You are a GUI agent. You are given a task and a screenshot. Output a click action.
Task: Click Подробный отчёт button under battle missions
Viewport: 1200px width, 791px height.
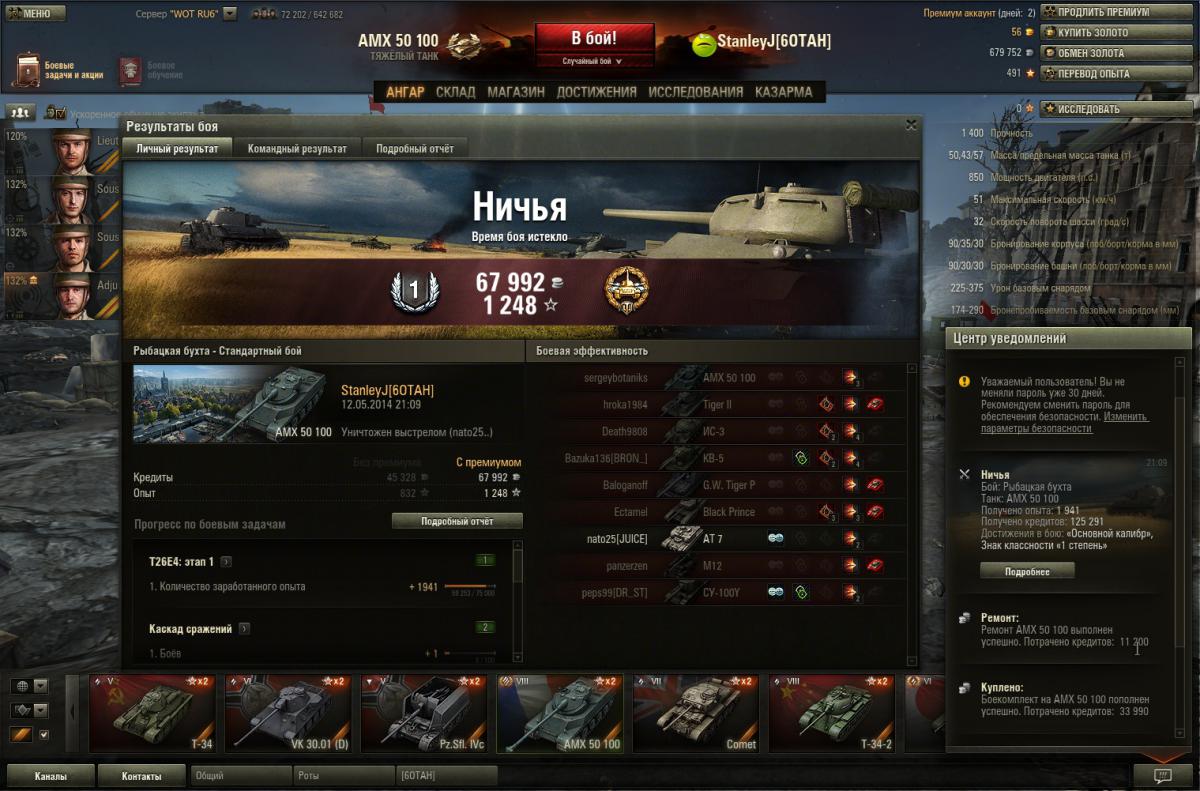coord(457,521)
